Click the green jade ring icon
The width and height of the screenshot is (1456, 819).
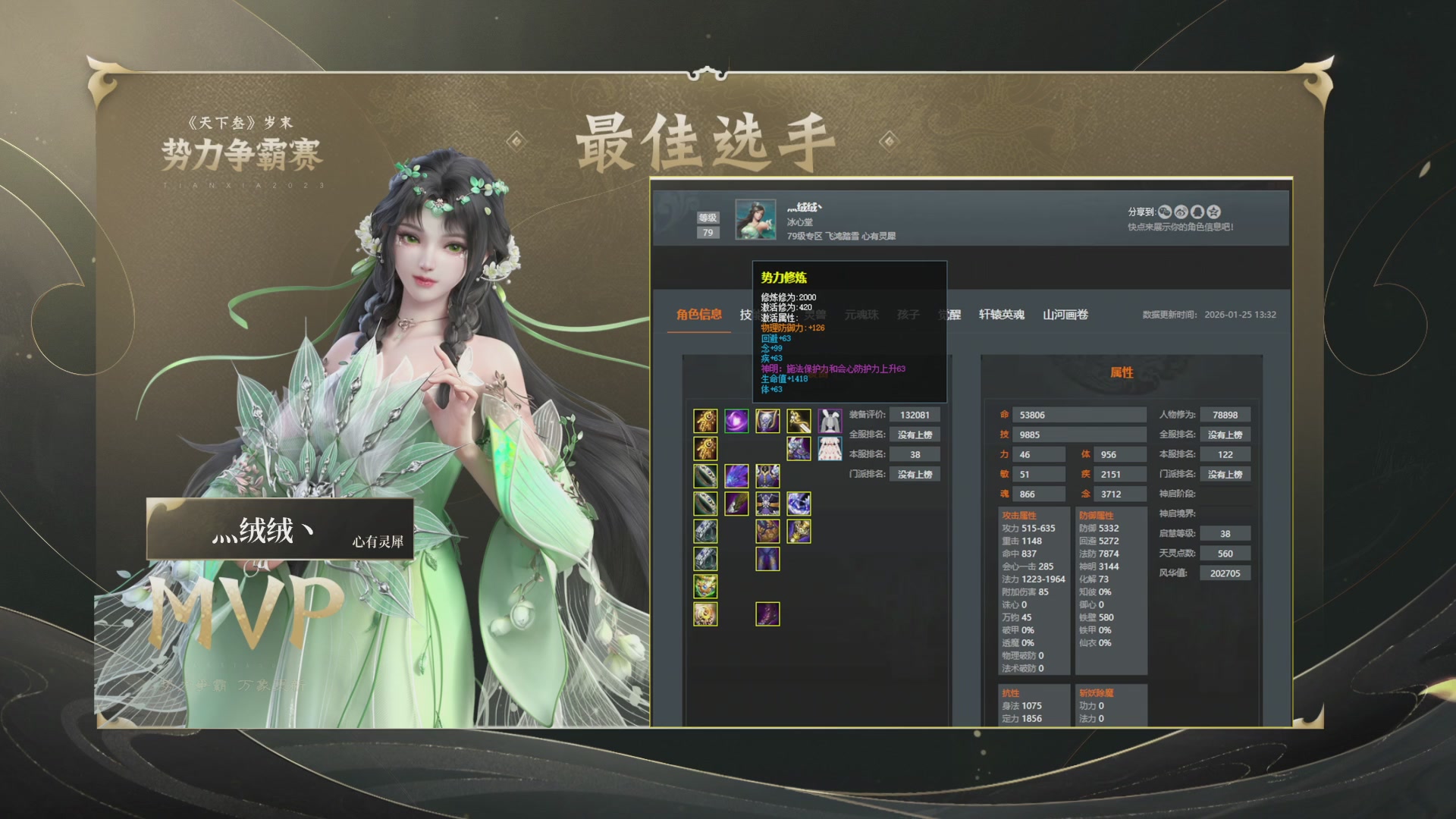tap(705, 475)
